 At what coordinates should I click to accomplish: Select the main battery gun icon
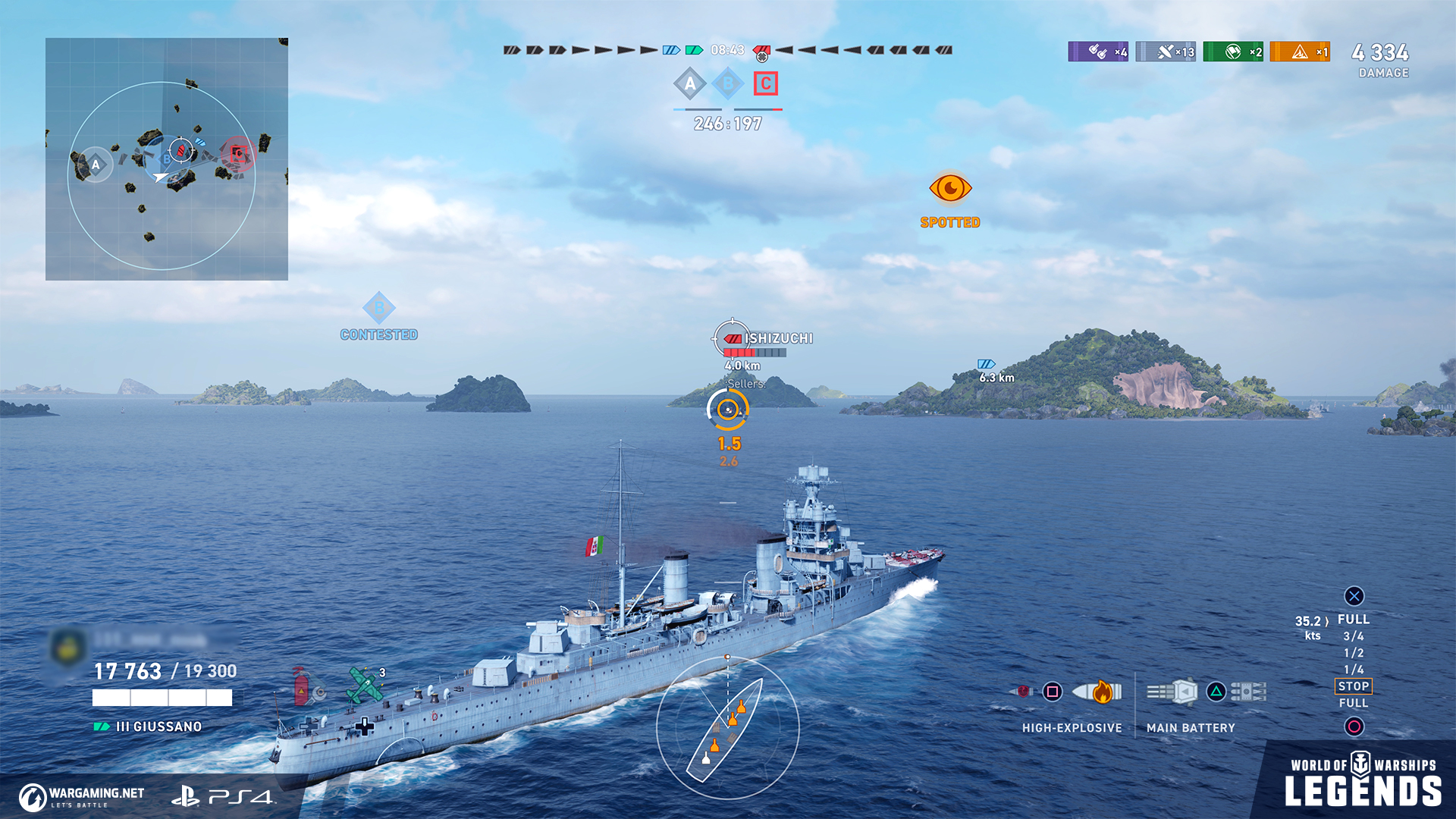[1172, 692]
